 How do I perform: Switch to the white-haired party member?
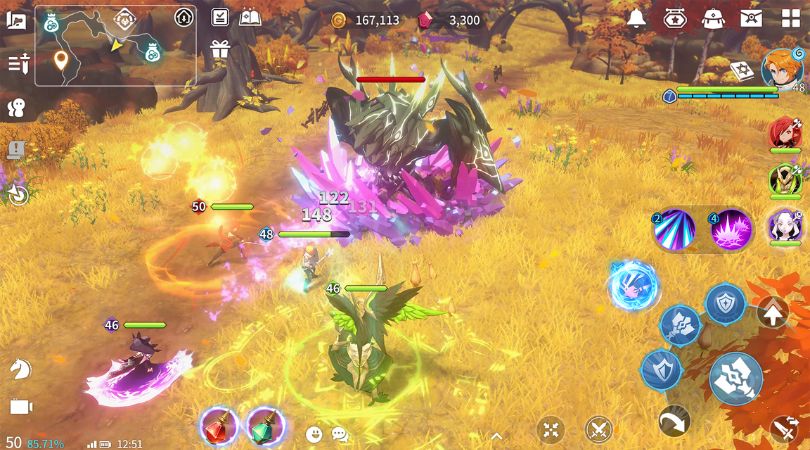pyautogui.click(x=784, y=227)
